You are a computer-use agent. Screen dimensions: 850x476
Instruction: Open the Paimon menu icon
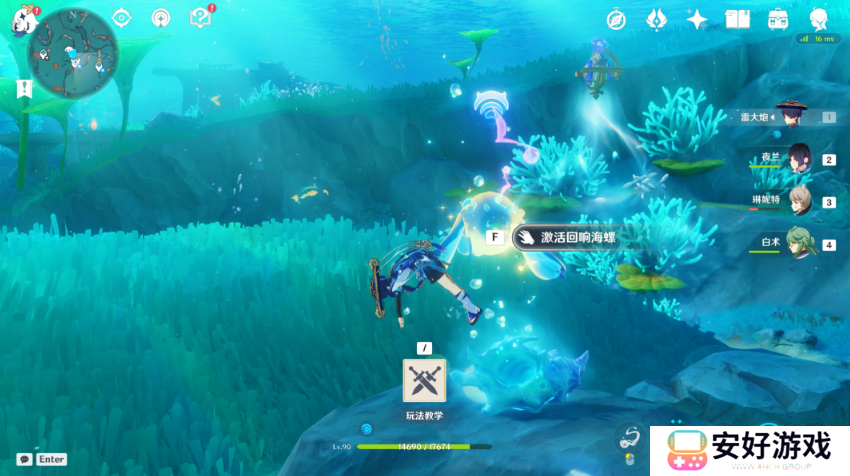[x=22, y=20]
